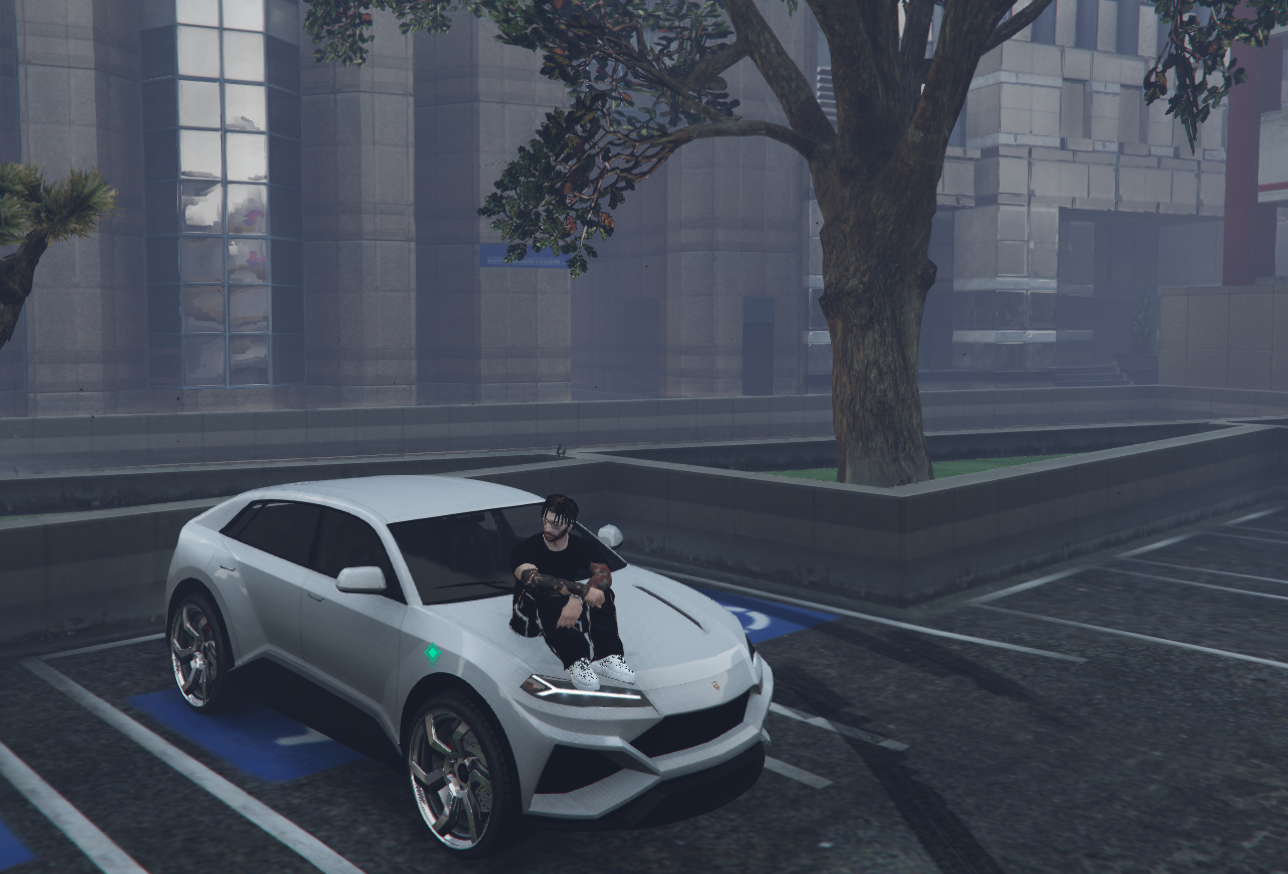Screen dimensions: 1288x874
Task: Click the green diamond interaction marker
Action: (432, 654)
